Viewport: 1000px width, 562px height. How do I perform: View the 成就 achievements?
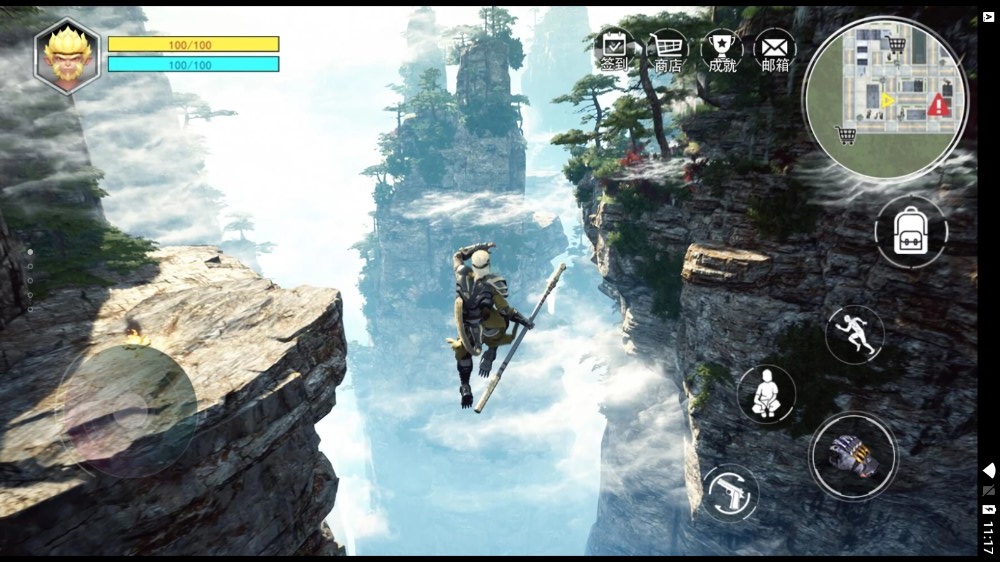click(x=721, y=50)
